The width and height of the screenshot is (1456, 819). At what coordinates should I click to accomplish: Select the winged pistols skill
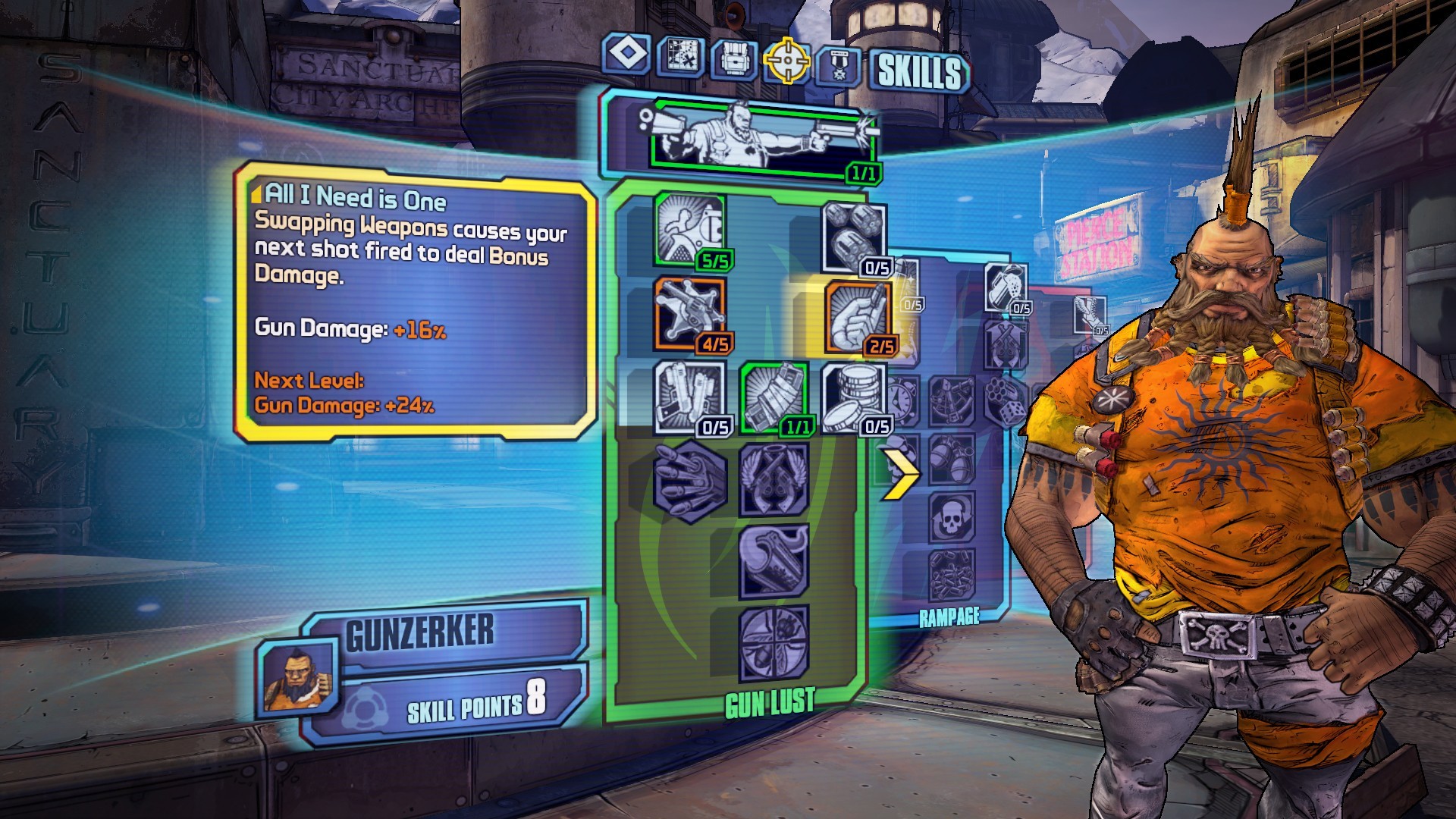click(773, 480)
